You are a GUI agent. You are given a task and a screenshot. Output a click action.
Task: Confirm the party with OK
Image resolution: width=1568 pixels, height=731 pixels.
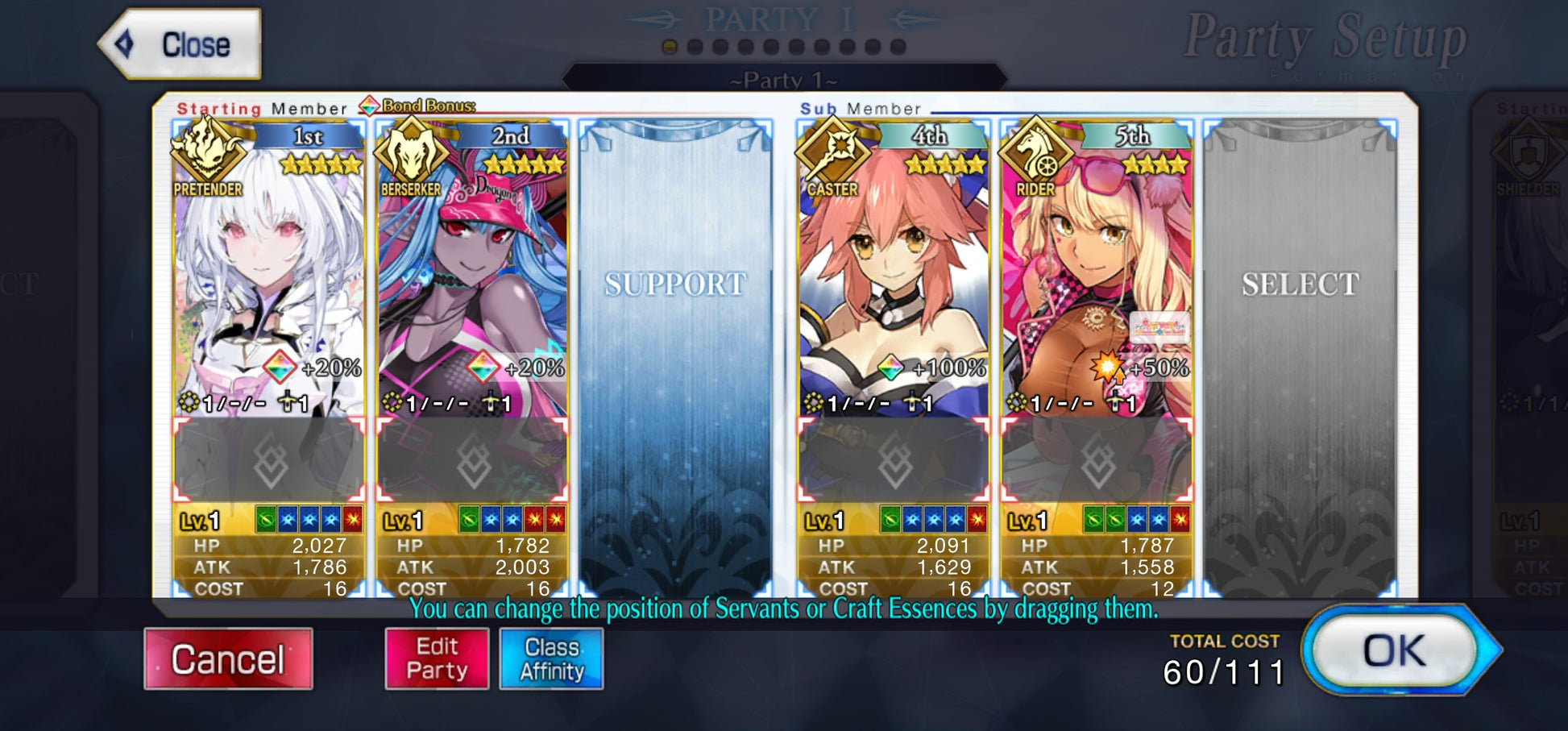1394,650
